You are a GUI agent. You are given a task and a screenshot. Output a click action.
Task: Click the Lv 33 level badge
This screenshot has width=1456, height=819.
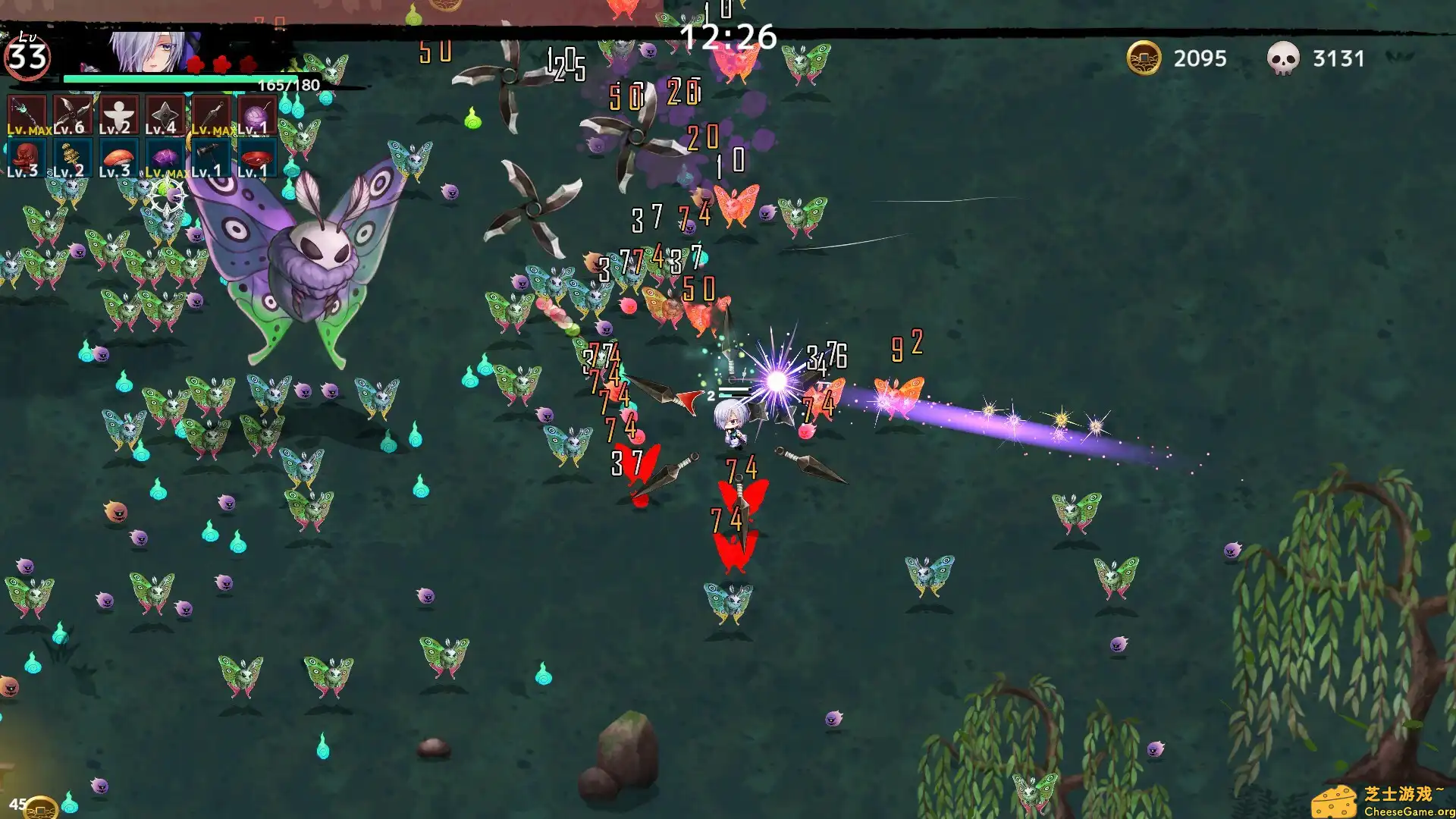(28, 53)
